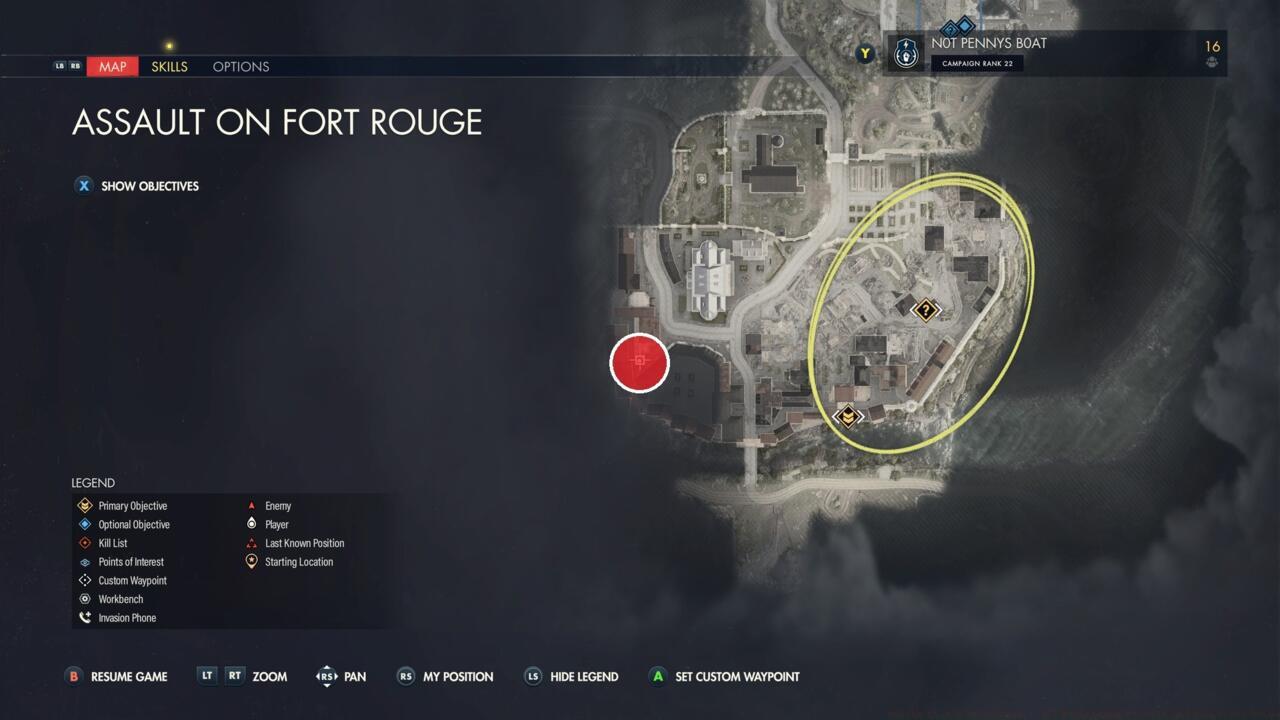
Task: Select the MAP tab
Action: (111, 66)
